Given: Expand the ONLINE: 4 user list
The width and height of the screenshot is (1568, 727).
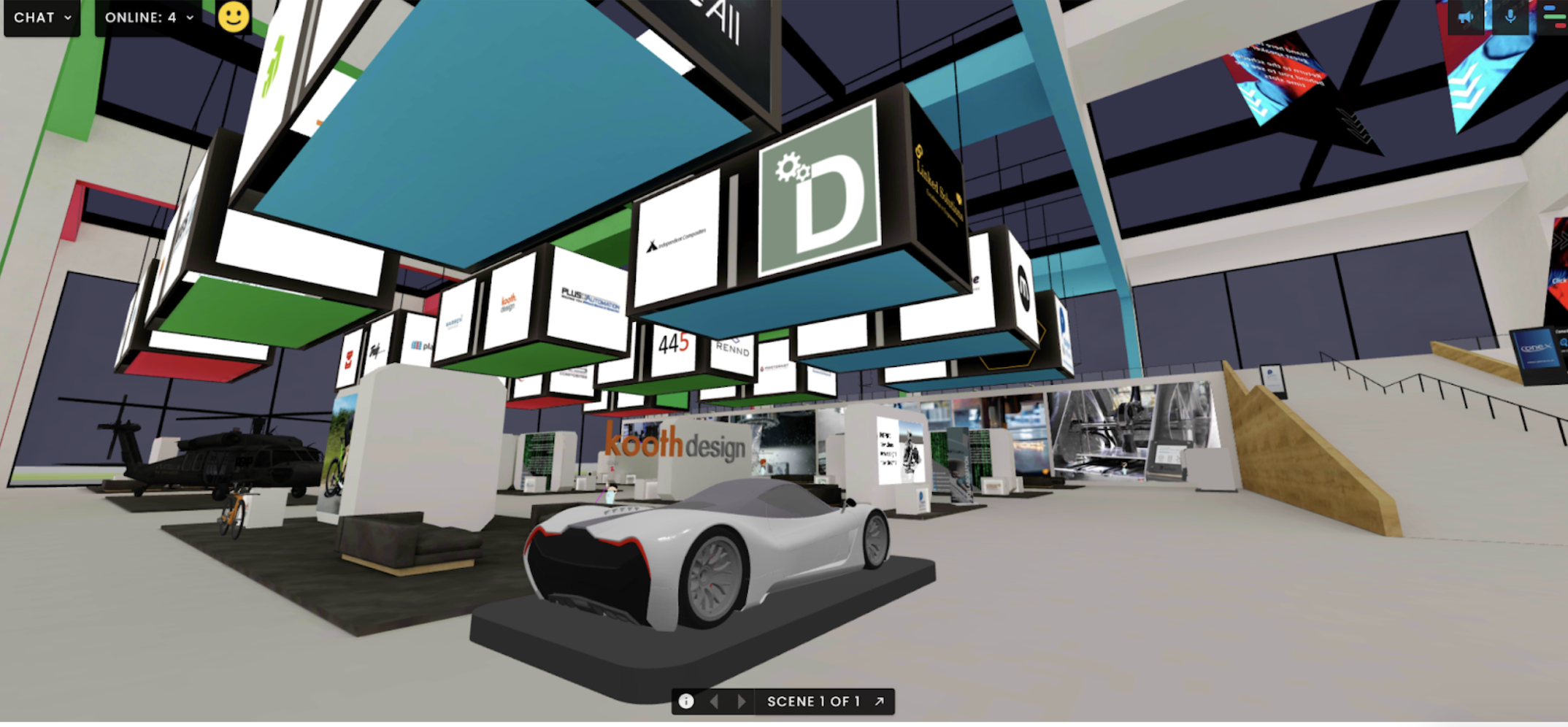Looking at the screenshot, I should 149,18.
